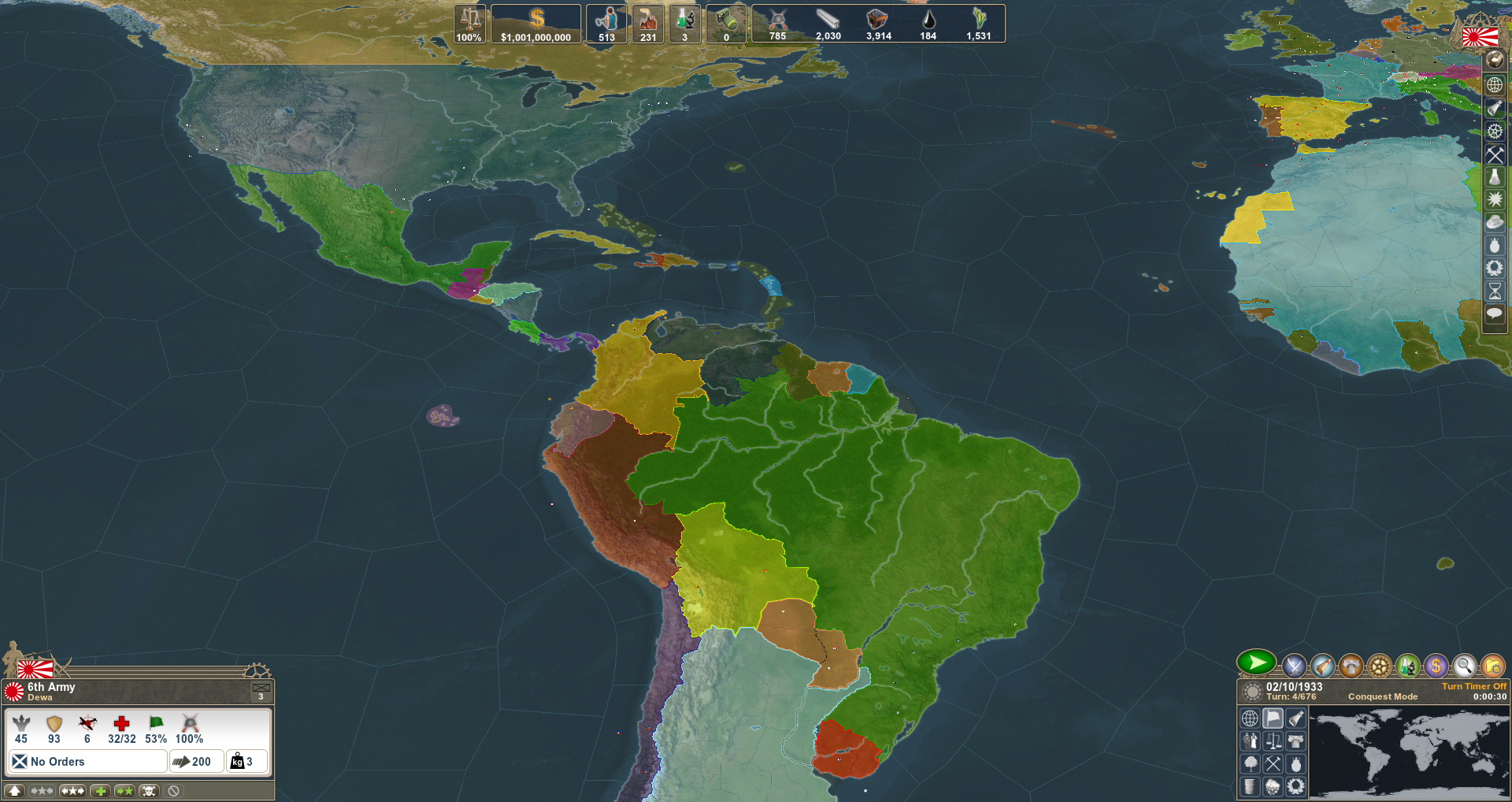Open the Research panel via flask icon
1512x802 pixels.
pos(1408,664)
